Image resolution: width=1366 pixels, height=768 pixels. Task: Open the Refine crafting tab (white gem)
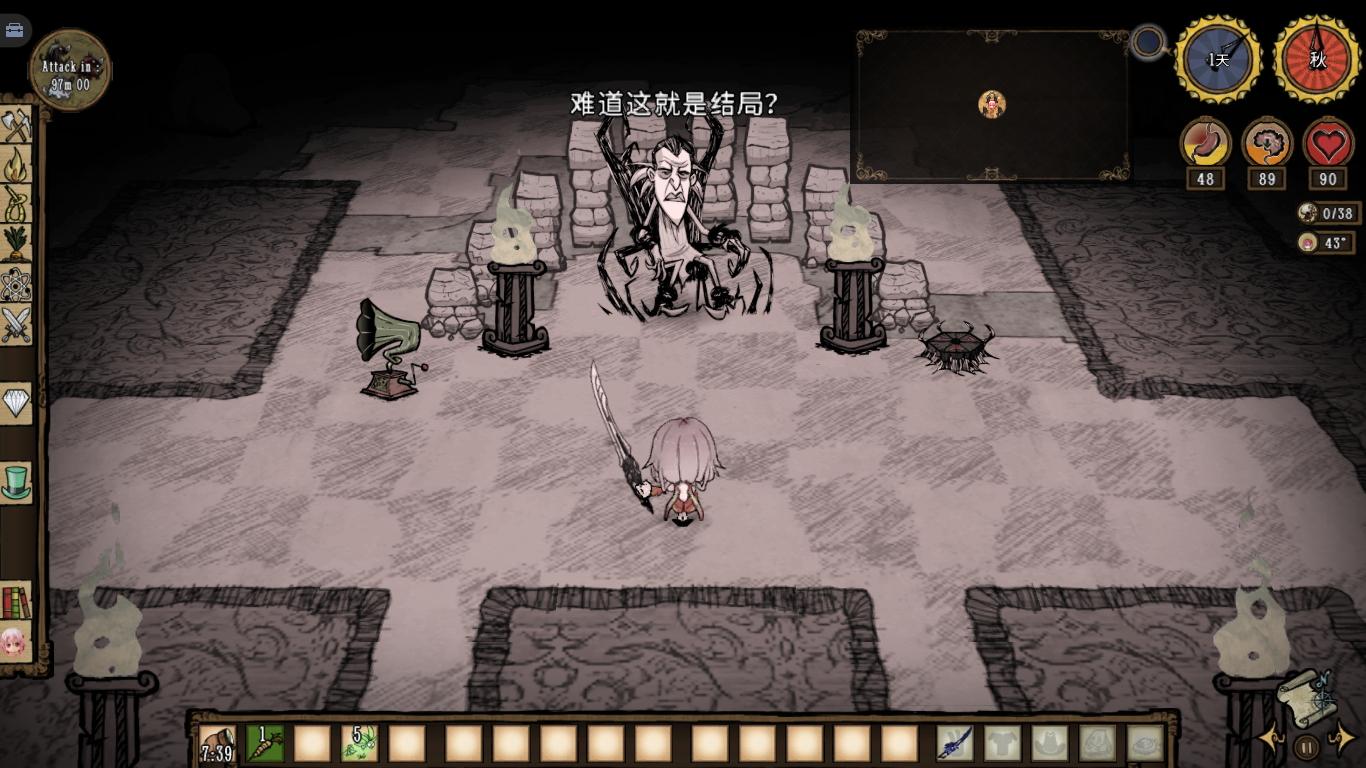coord(17,403)
